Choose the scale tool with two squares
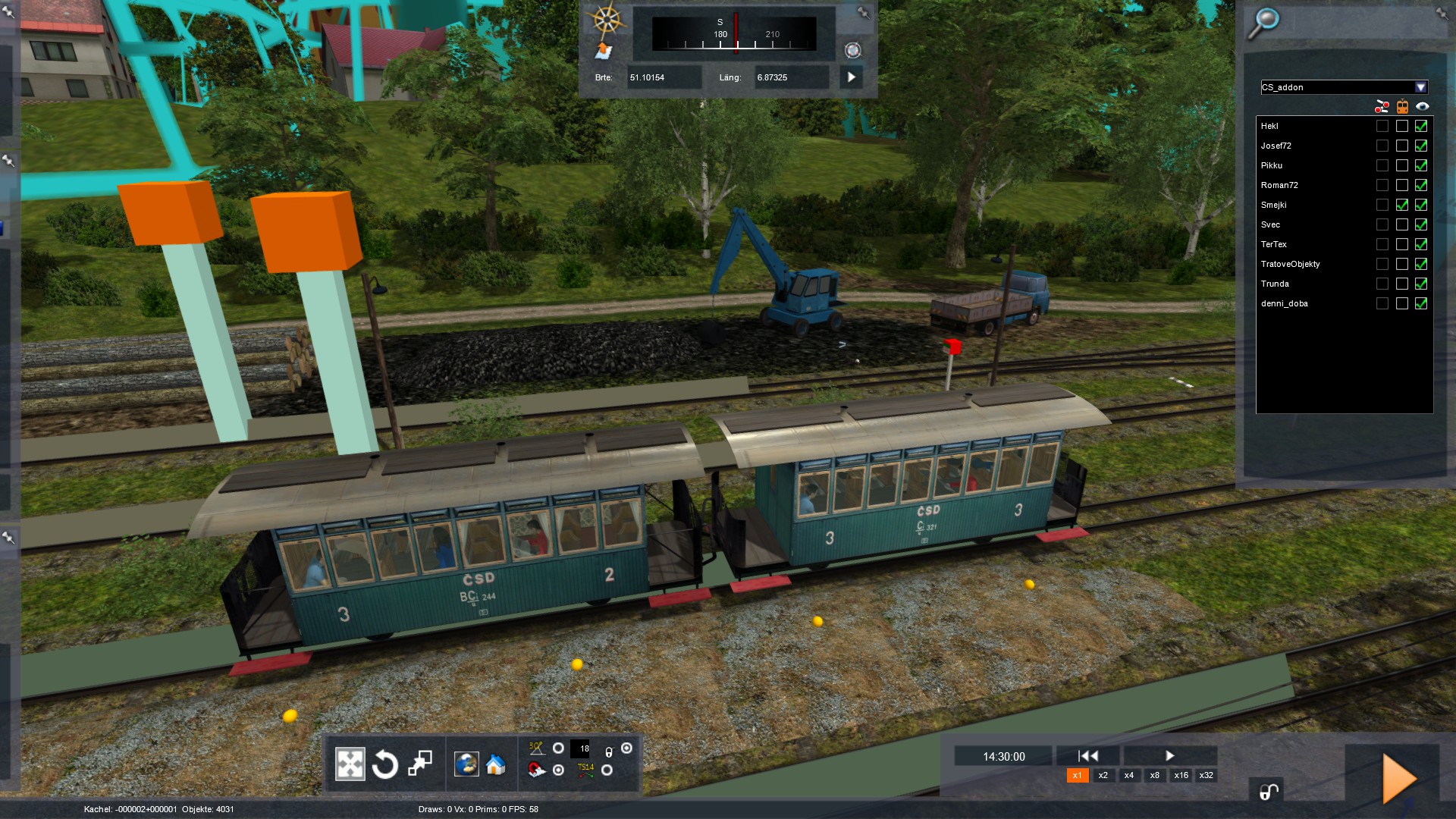 click(420, 764)
